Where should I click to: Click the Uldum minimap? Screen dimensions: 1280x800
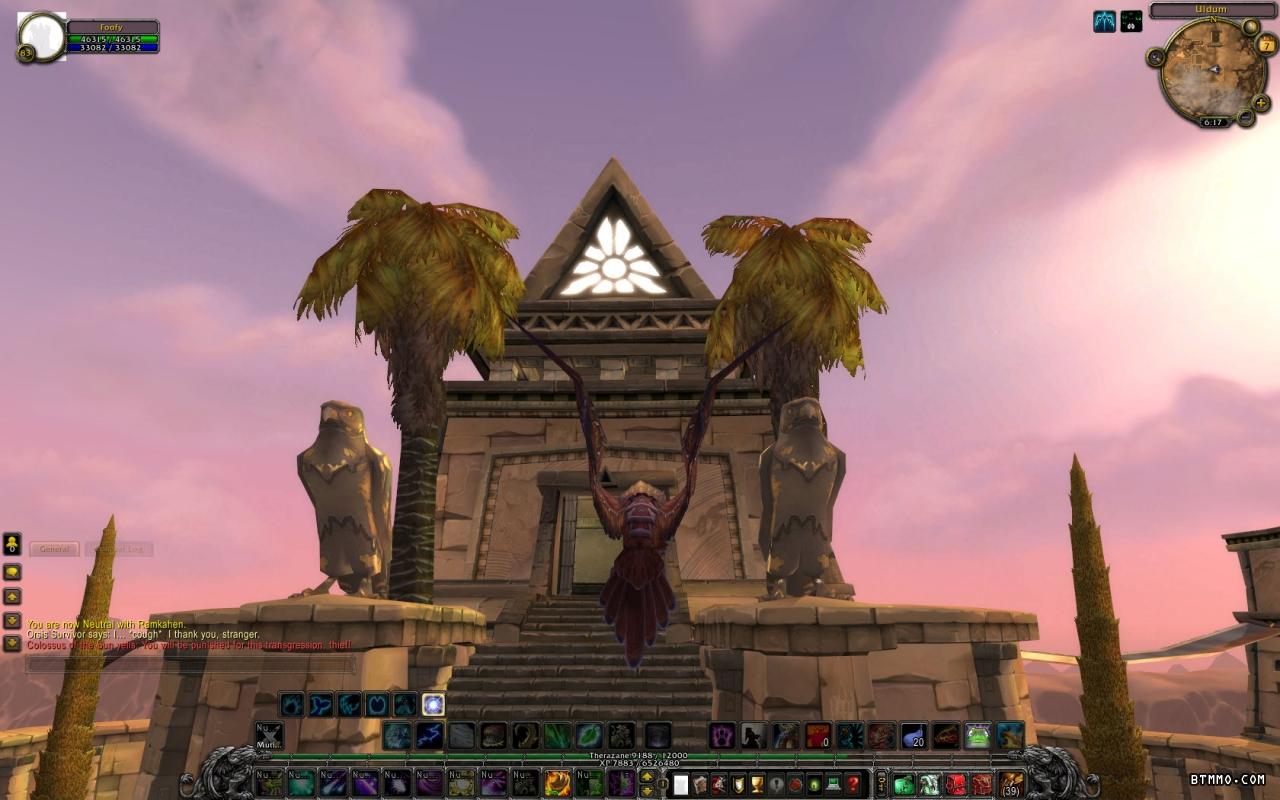coord(1212,71)
